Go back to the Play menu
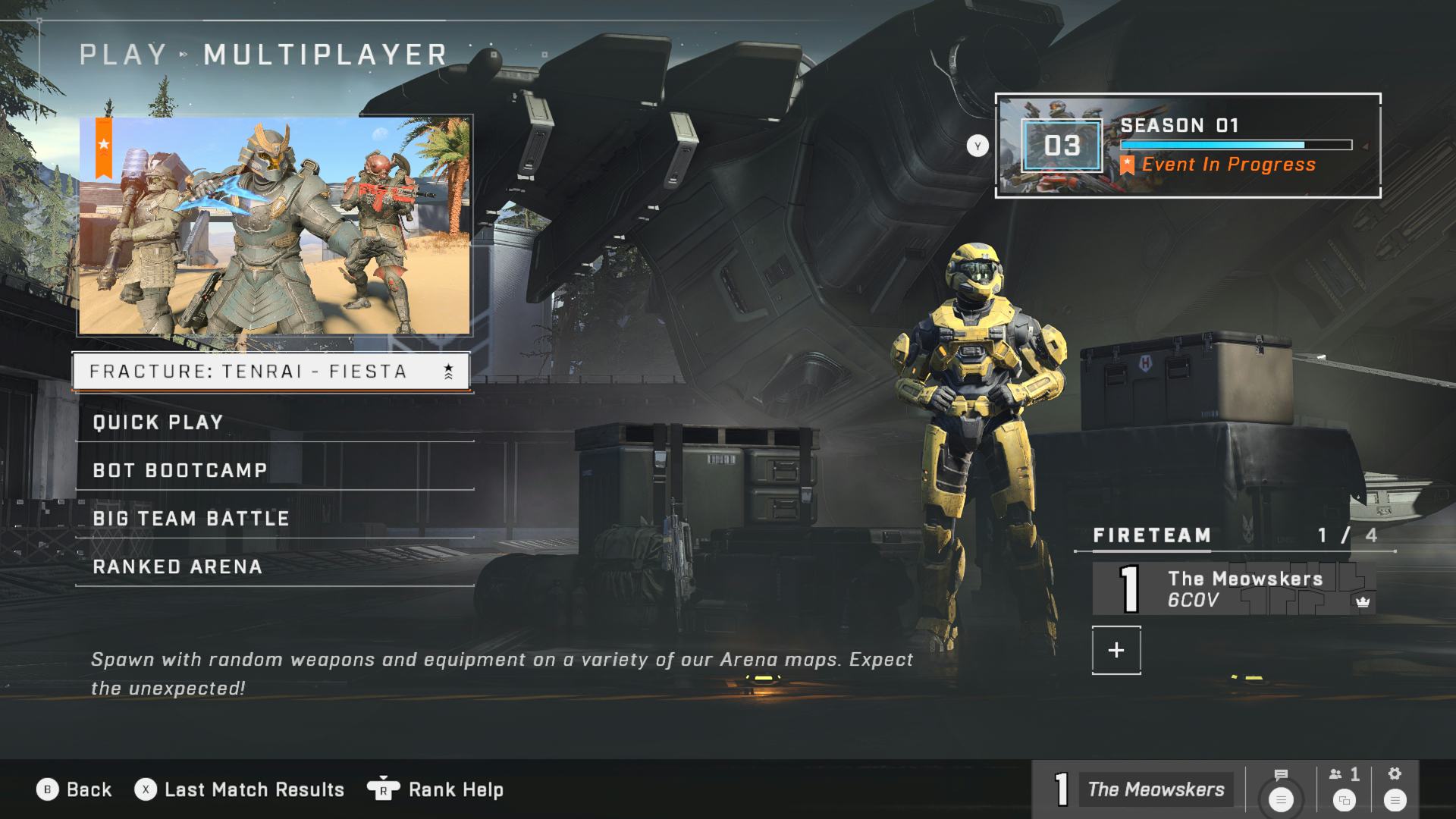This screenshot has height=819, width=1456. point(74,789)
